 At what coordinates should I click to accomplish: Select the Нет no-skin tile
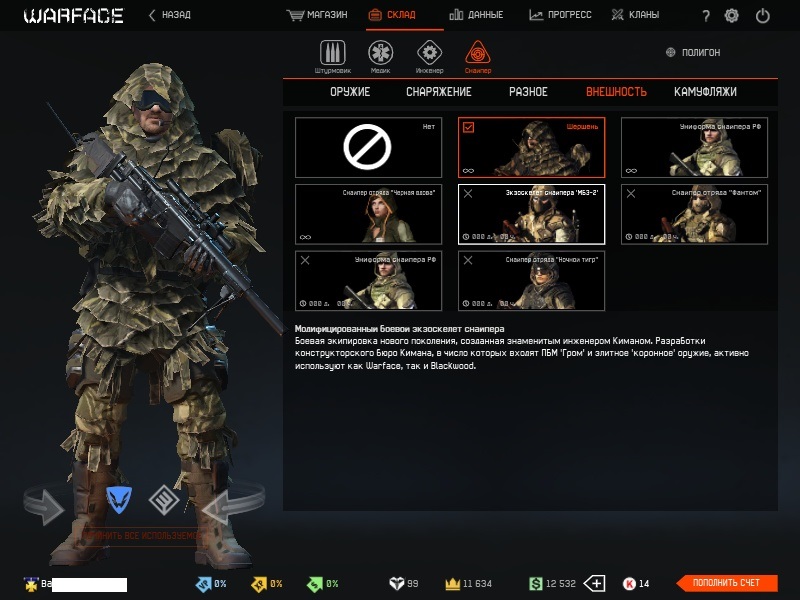tap(368, 147)
